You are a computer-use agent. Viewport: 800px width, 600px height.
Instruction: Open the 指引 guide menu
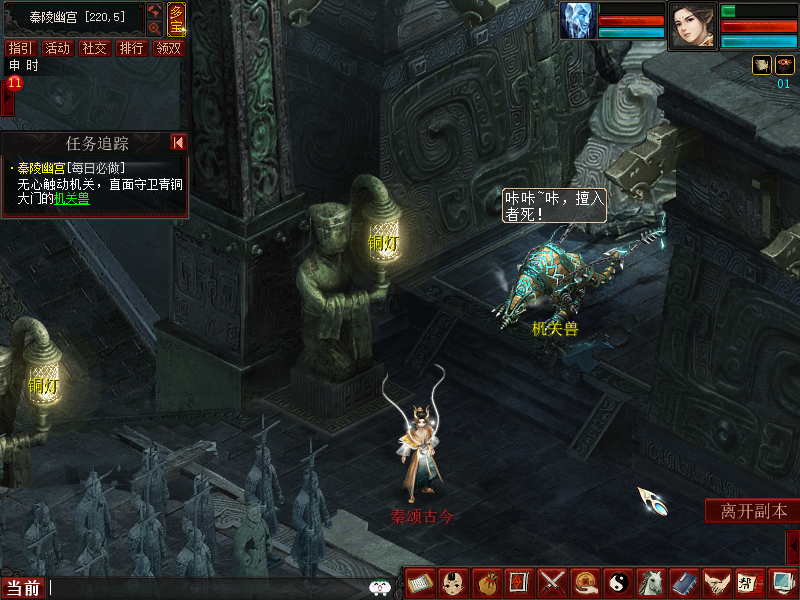click(19, 48)
